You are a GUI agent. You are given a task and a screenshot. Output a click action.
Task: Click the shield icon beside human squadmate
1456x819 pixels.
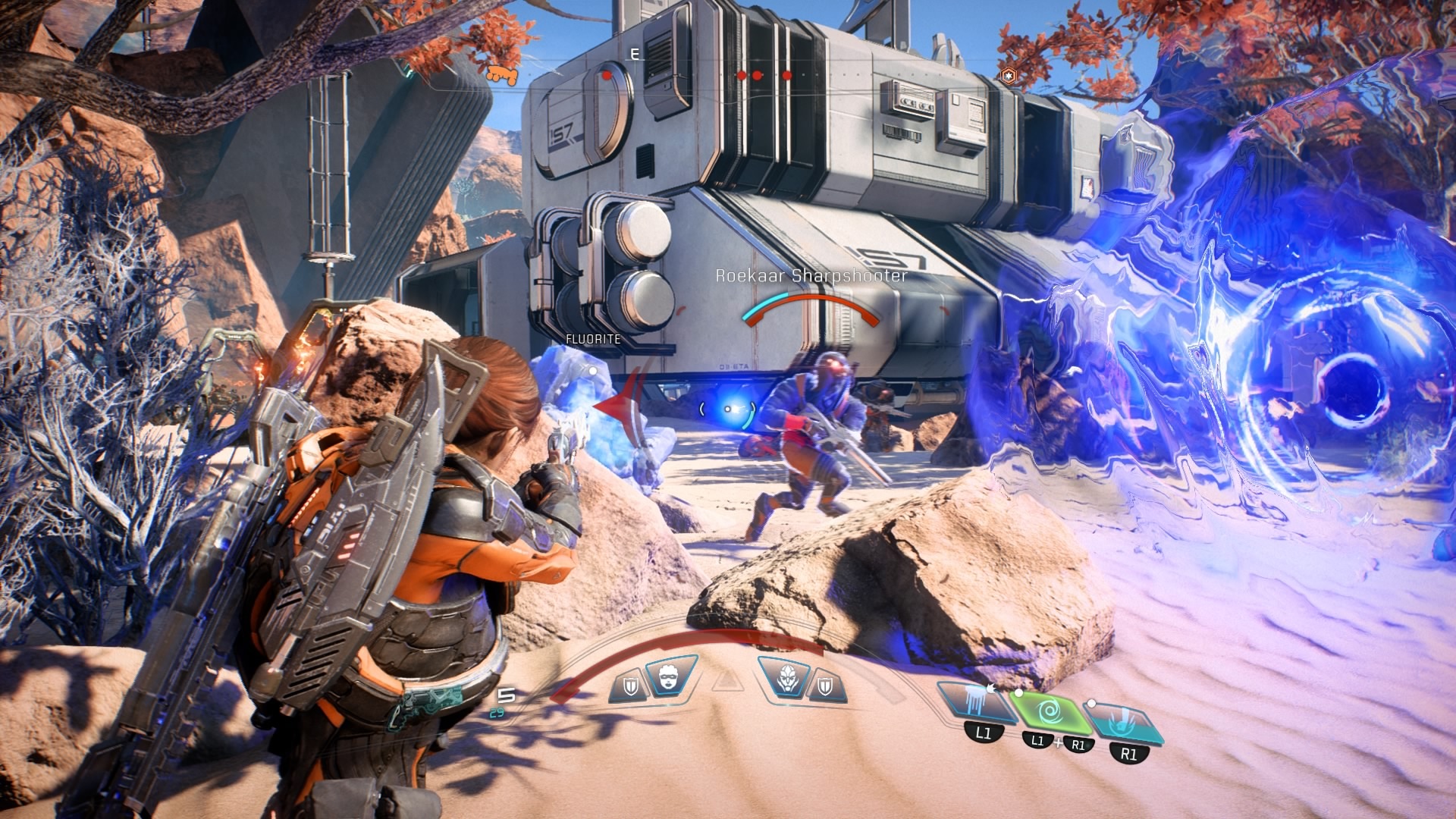click(630, 687)
